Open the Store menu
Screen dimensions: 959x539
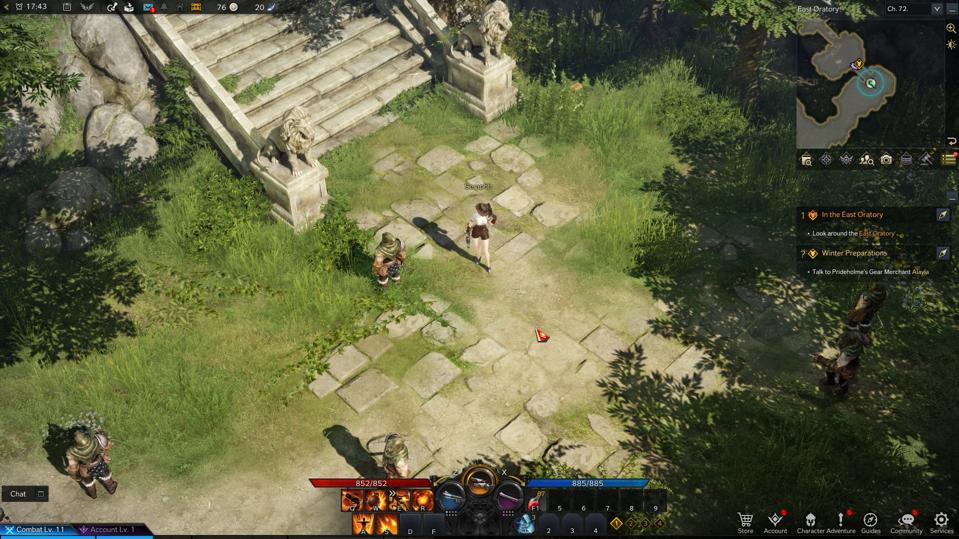tap(745, 521)
